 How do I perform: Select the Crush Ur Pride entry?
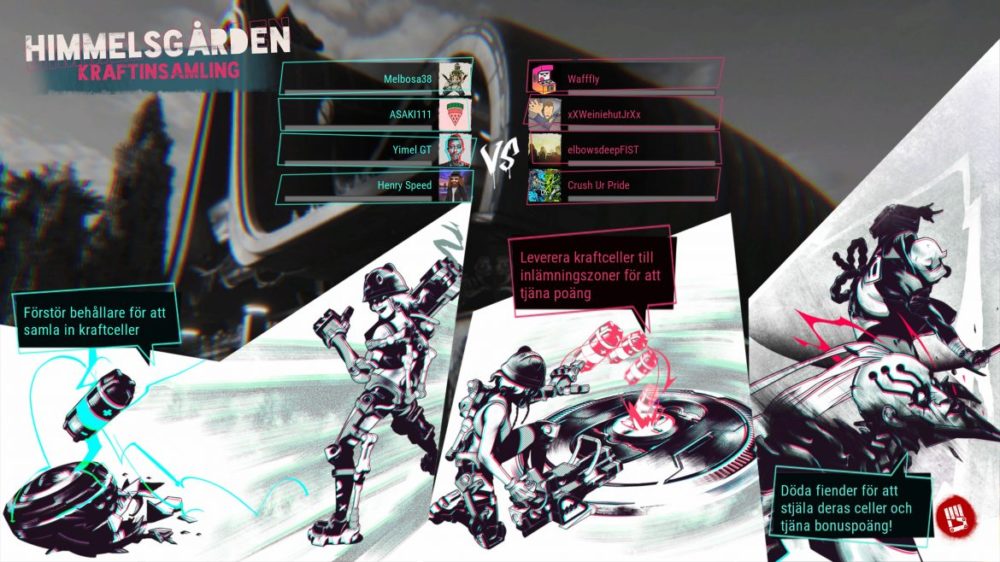coord(622,185)
